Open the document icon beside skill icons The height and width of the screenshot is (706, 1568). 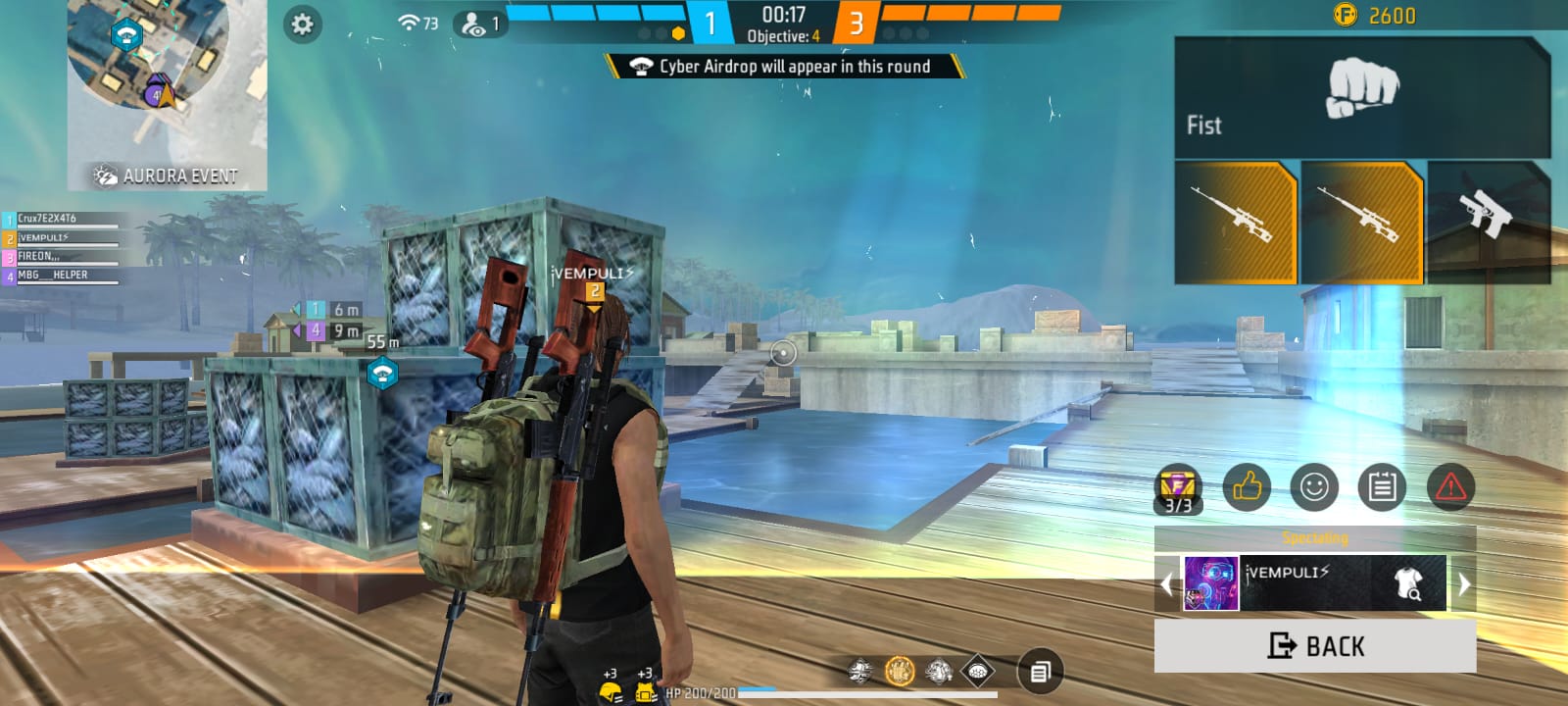1040,672
